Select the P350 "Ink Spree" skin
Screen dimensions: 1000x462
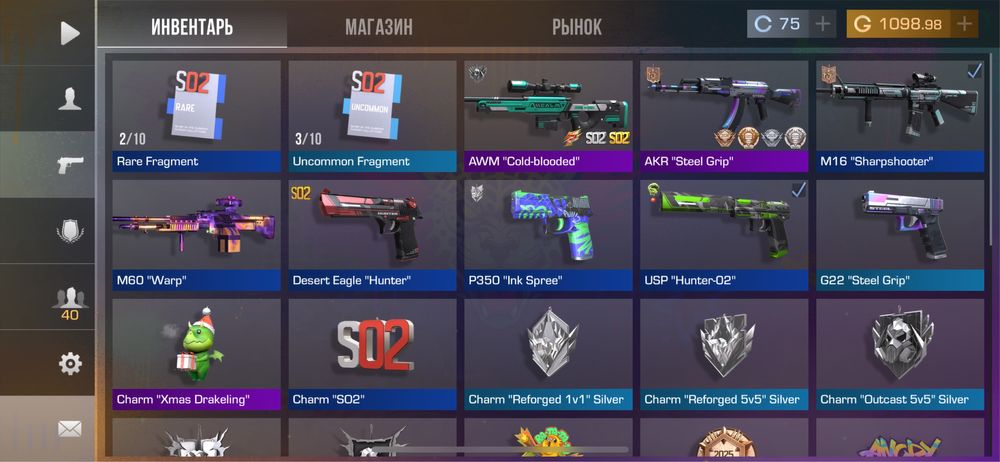pyautogui.click(x=548, y=235)
